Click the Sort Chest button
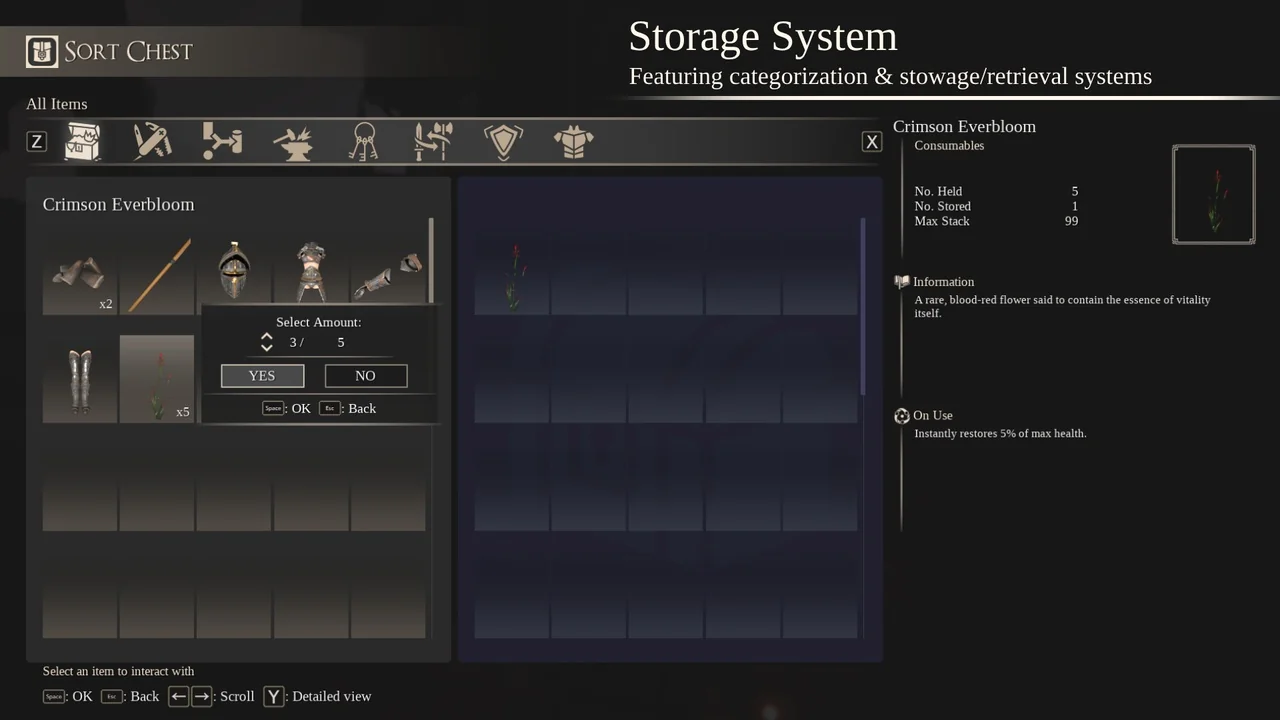1280x720 pixels. tap(109, 51)
